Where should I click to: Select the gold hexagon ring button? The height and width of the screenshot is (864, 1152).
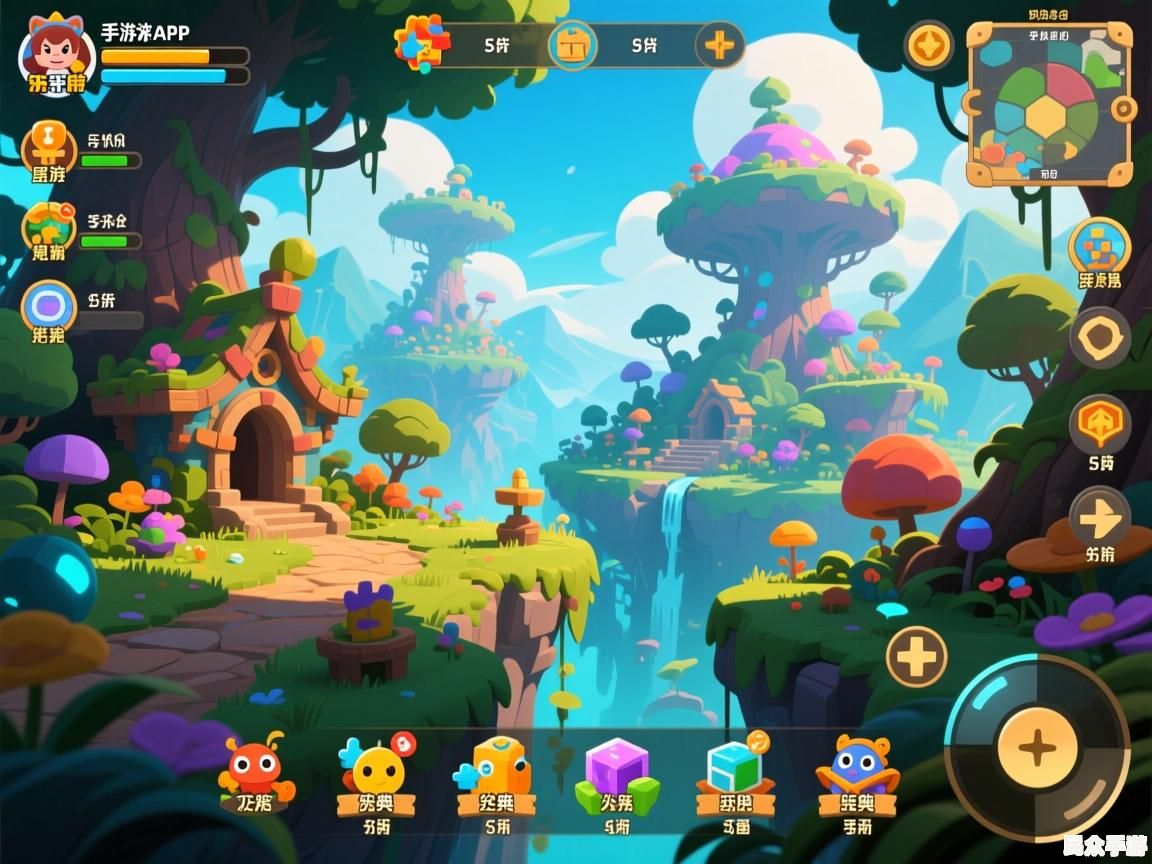pyautogui.click(x=1100, y=338)
